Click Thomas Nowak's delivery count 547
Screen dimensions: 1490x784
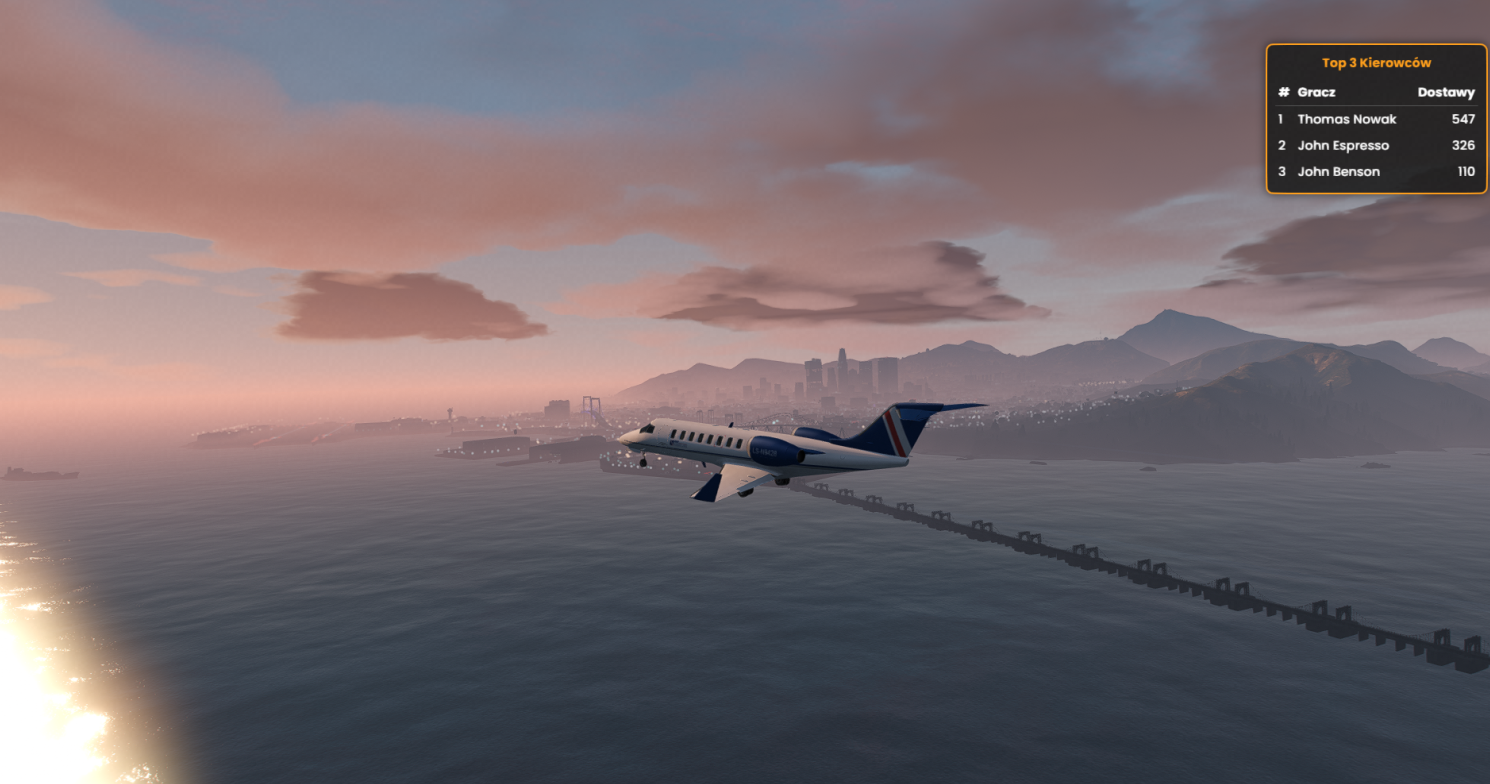pyautogui.click(x=1465, y=119)
